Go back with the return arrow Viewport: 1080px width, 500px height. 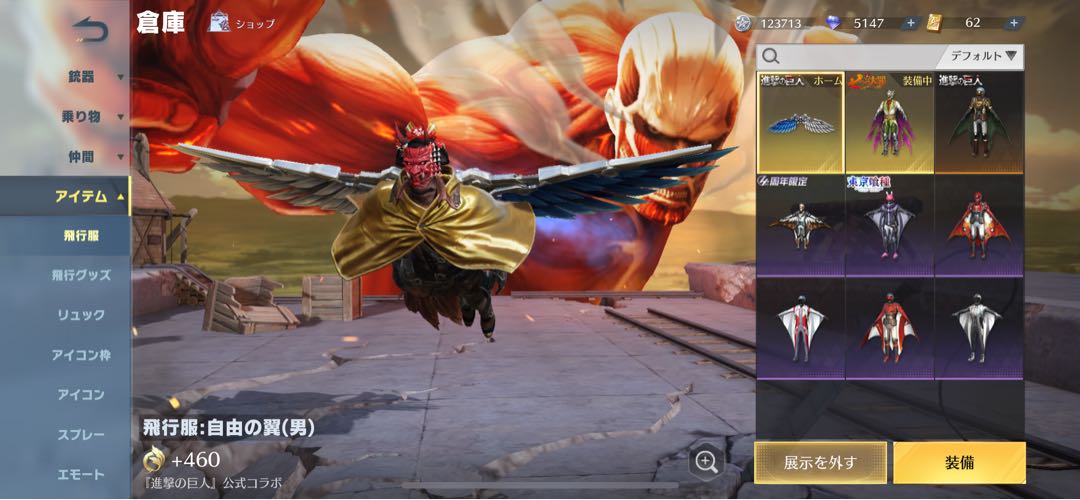(x=89, y=31)
